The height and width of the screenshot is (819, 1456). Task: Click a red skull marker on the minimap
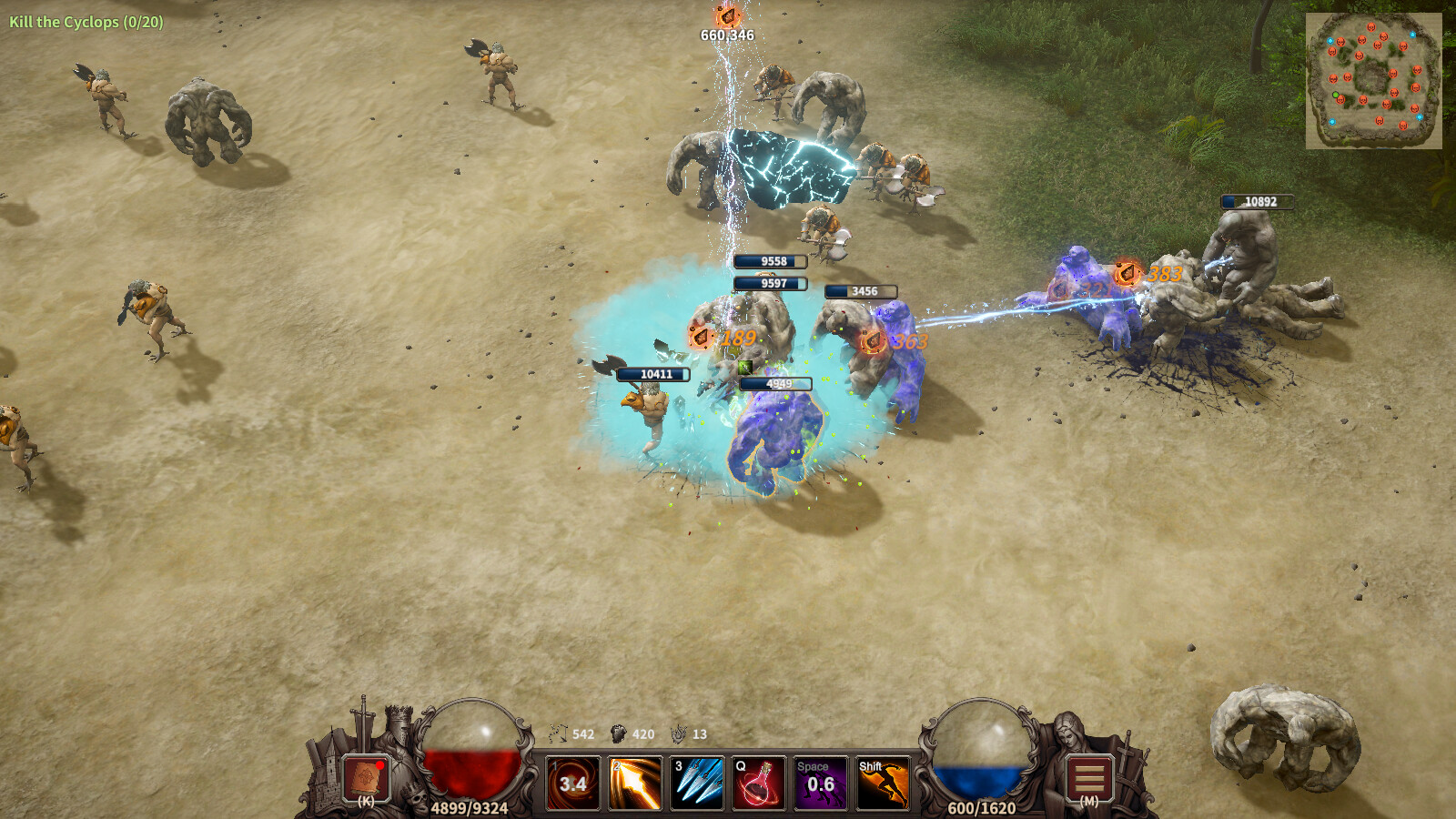click(1371, 27)
